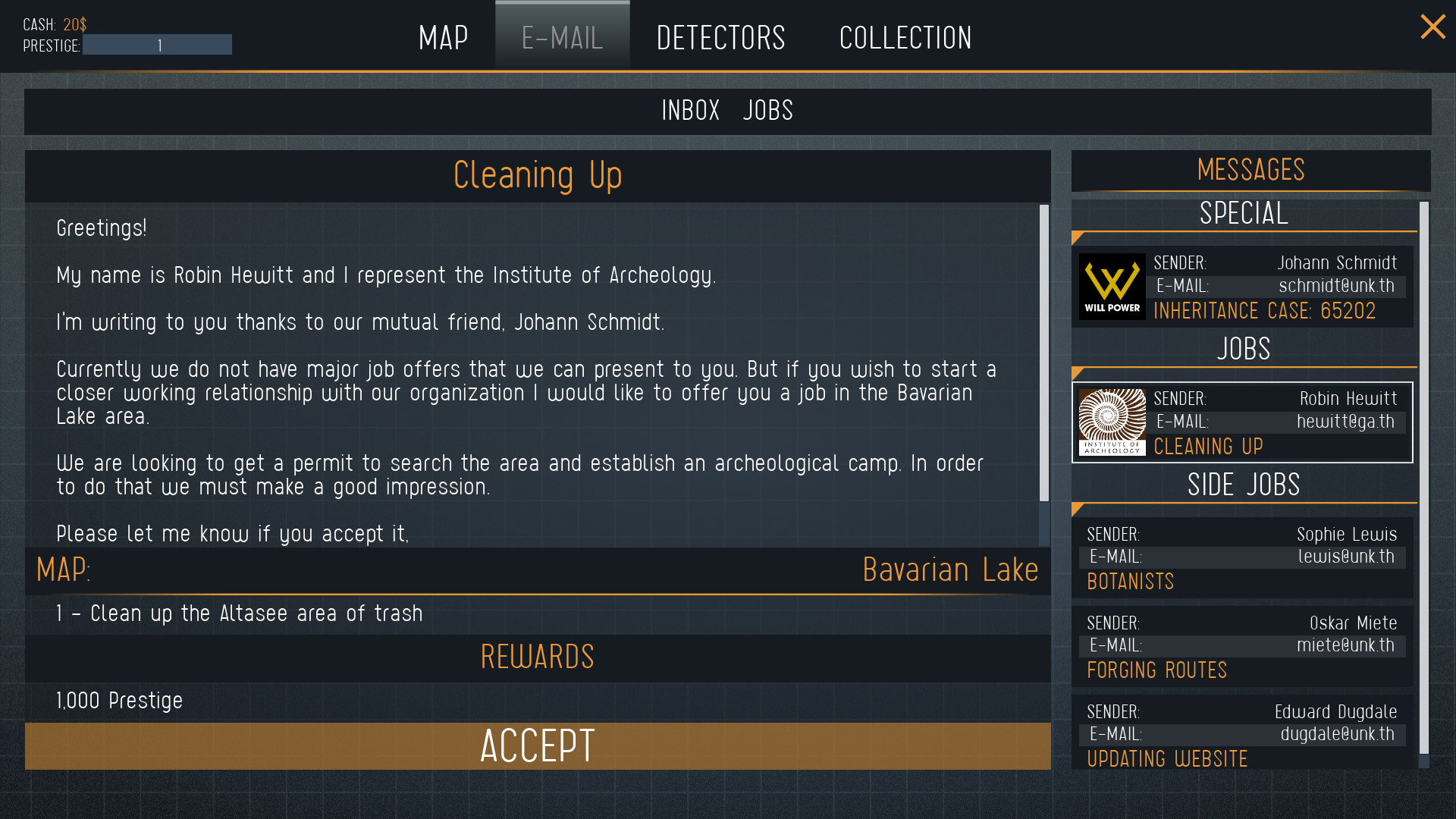Click the Institute of Archaeology ammonite icon
Viewport: 1456px width, 819px height.
point(1111,422)
